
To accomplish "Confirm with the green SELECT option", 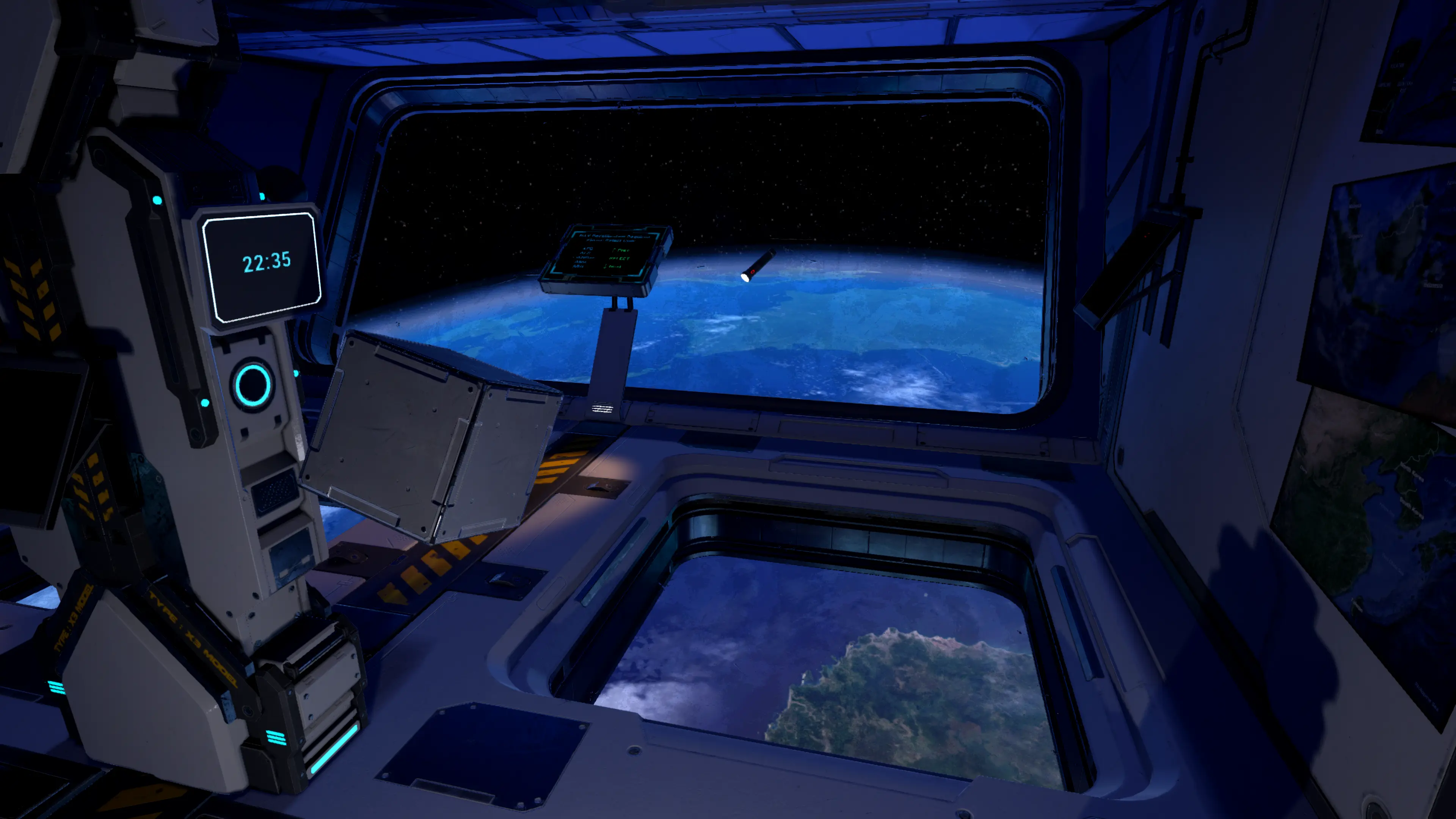I will point(620,258).
